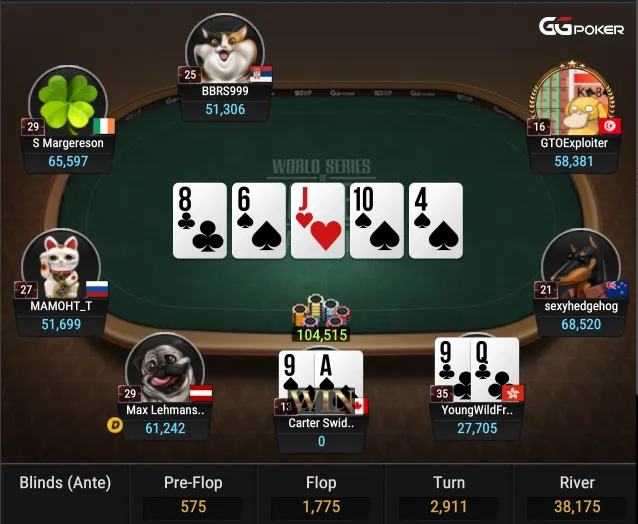Open Max Lehmans' pug avatar
This screenshot has height=524, width=638.
(x=166, y=370)
